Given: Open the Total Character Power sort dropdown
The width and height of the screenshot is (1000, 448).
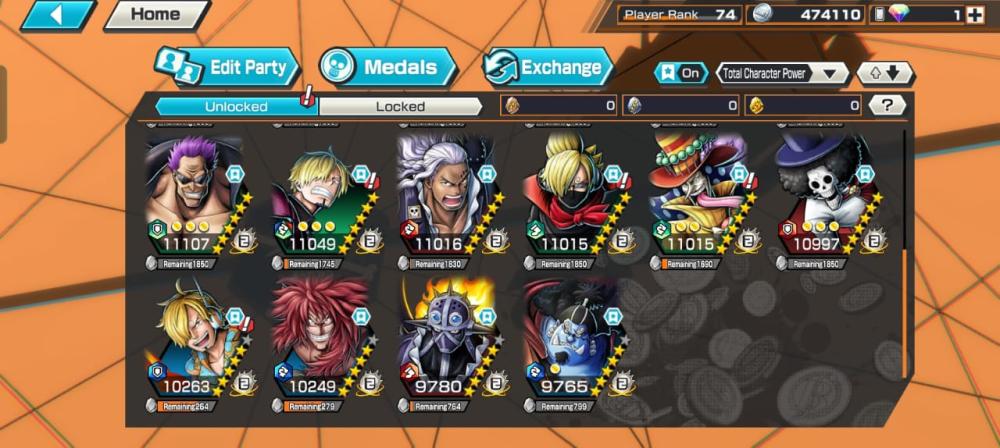Looking at the screenshot, I should 782,73.
